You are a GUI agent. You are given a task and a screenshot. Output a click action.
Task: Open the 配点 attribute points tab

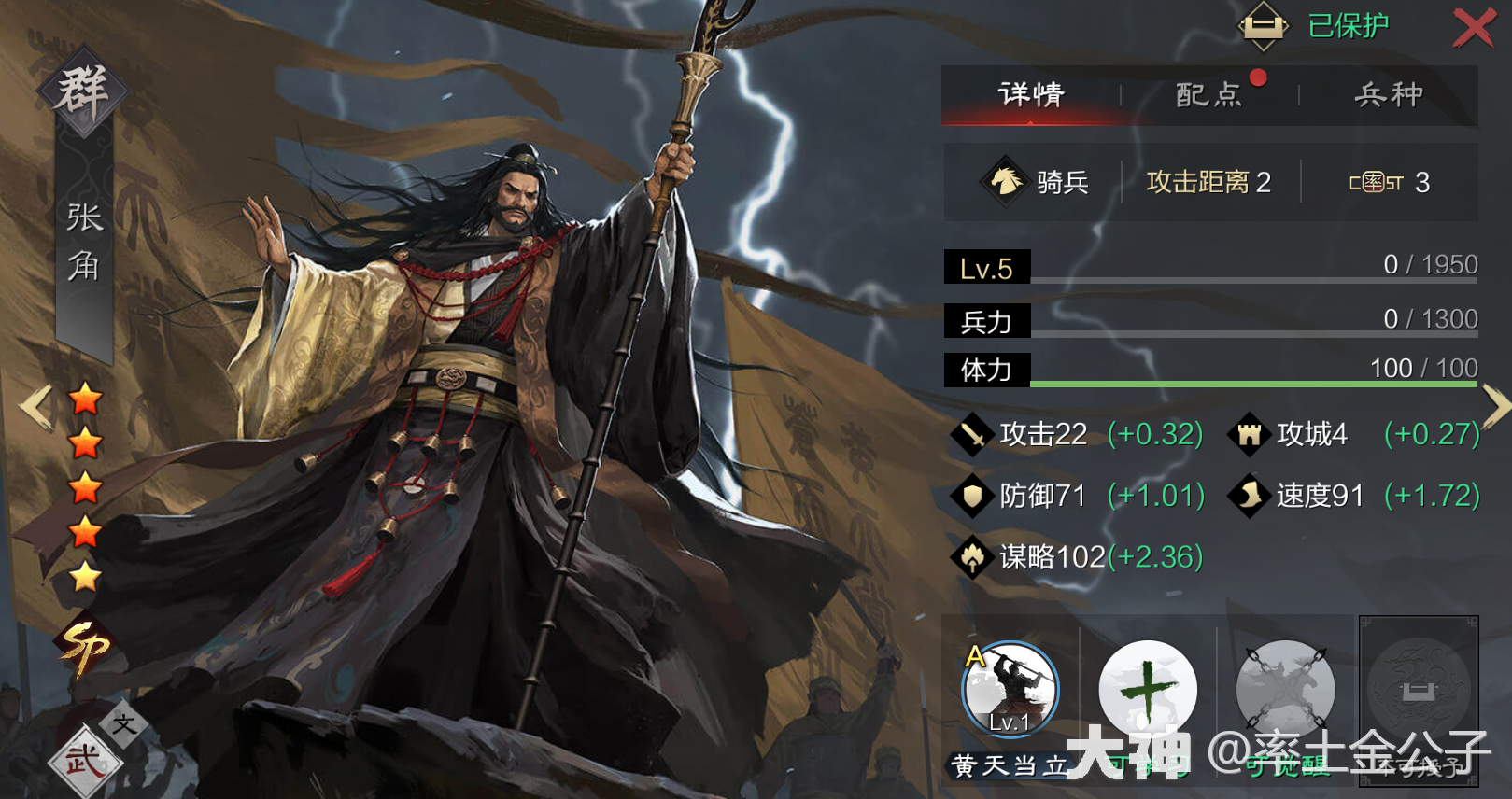1208,94
